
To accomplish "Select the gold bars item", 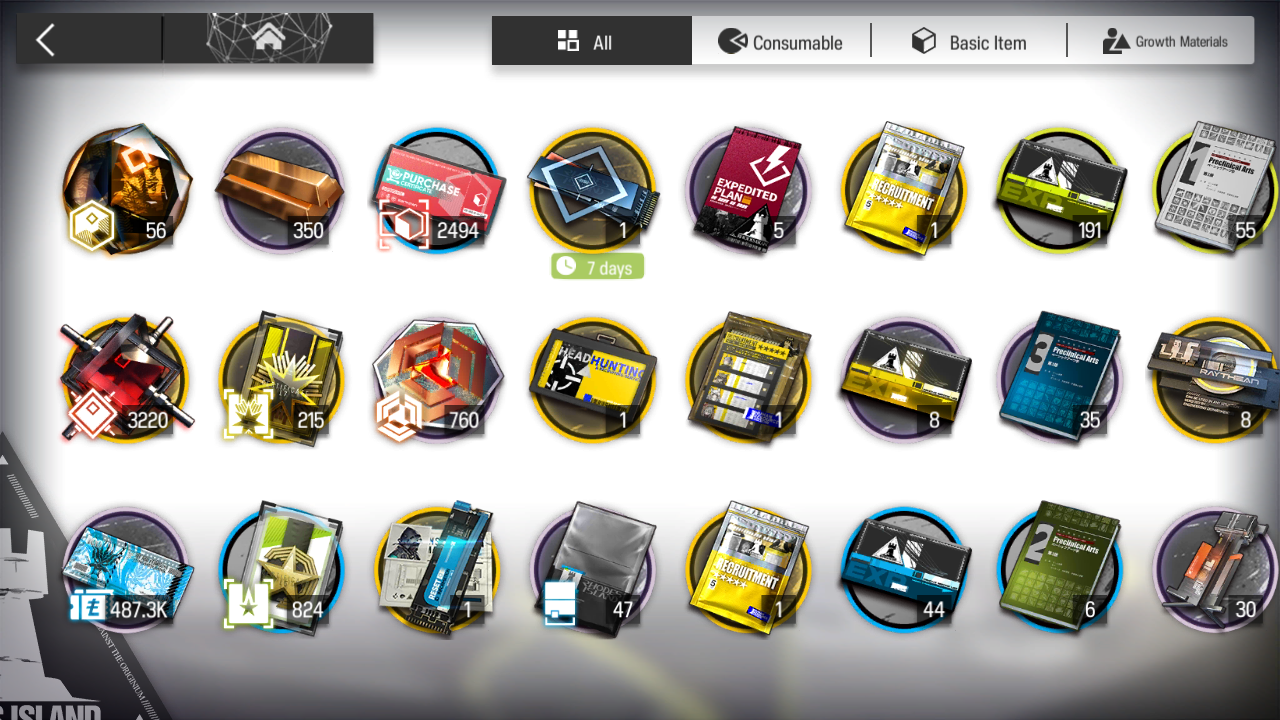I will click(281, 190).
